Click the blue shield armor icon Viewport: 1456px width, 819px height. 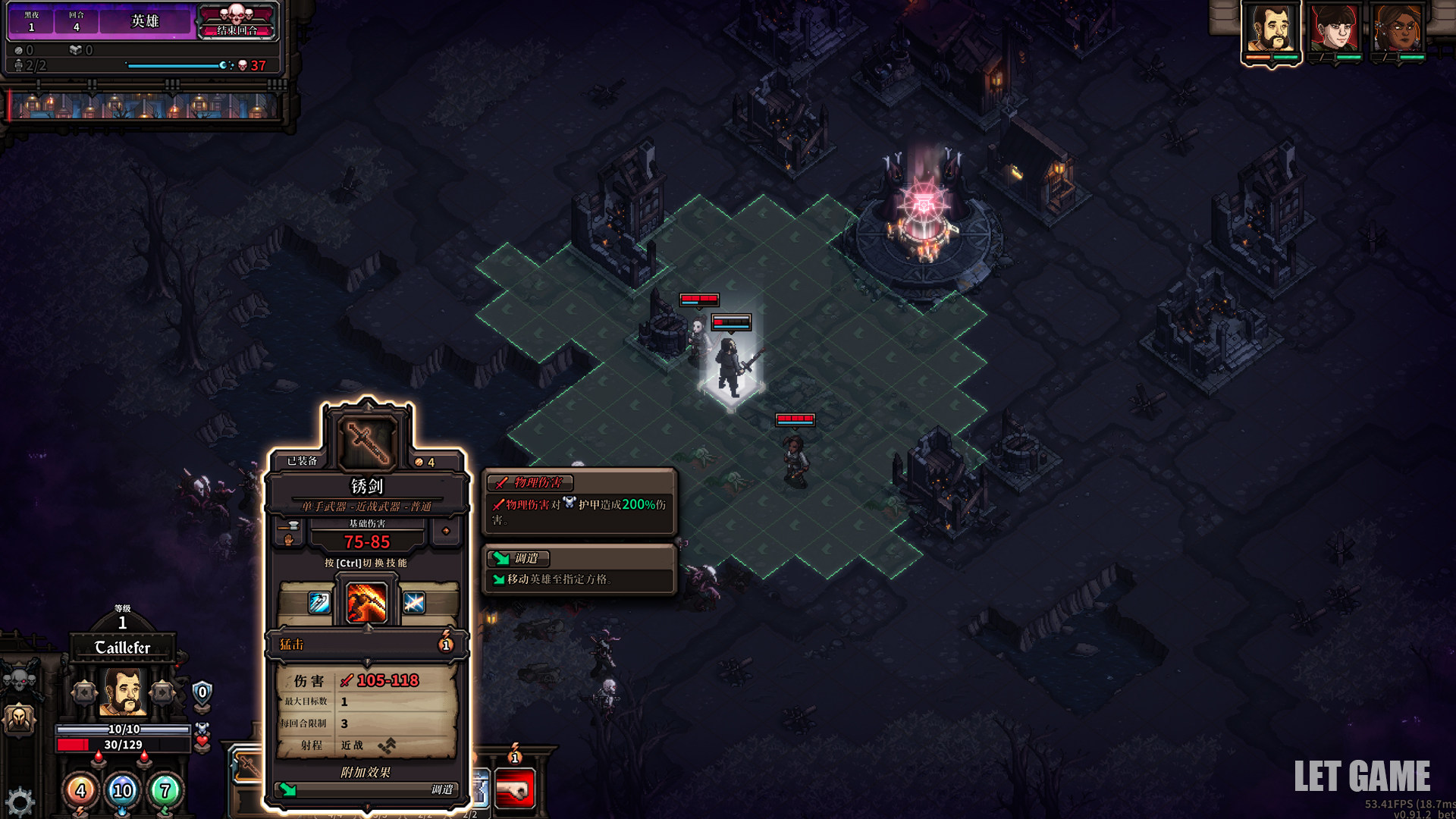pos(202,692)
